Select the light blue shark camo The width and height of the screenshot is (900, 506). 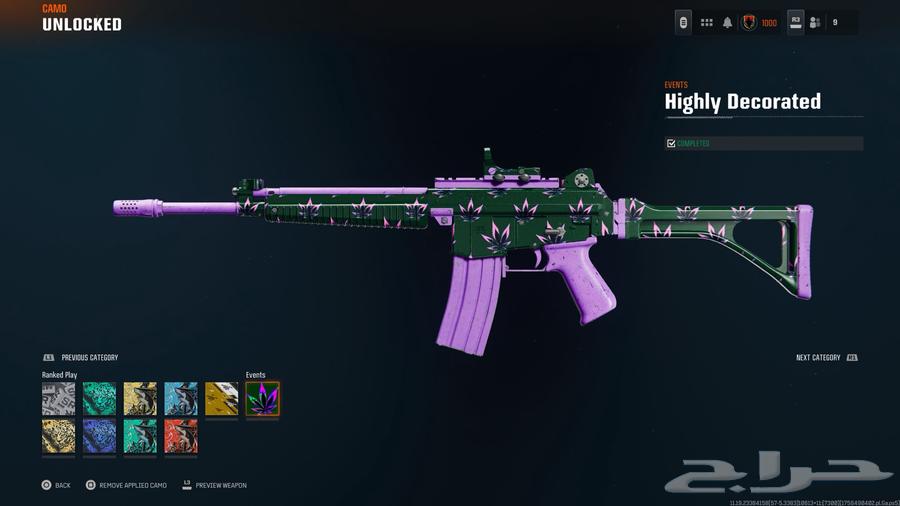point(181,399)
